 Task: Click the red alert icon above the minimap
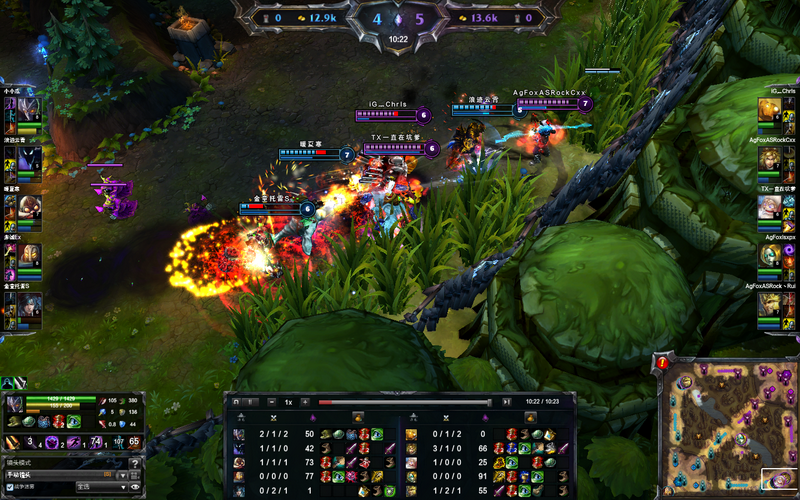point(661,362)
